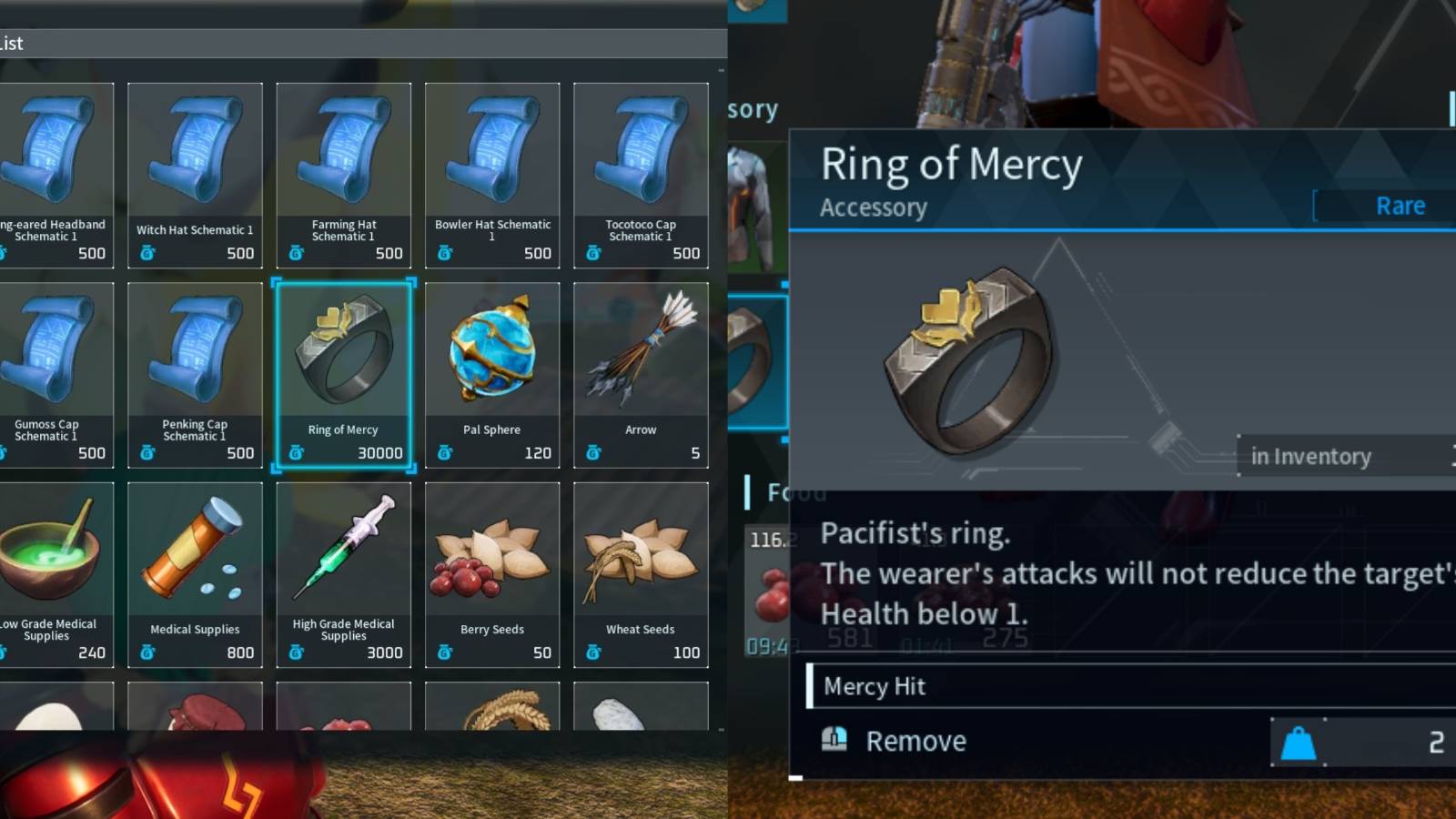Click the Remove button
Viewport: 1456px width, 819px height.
point(915,741)
